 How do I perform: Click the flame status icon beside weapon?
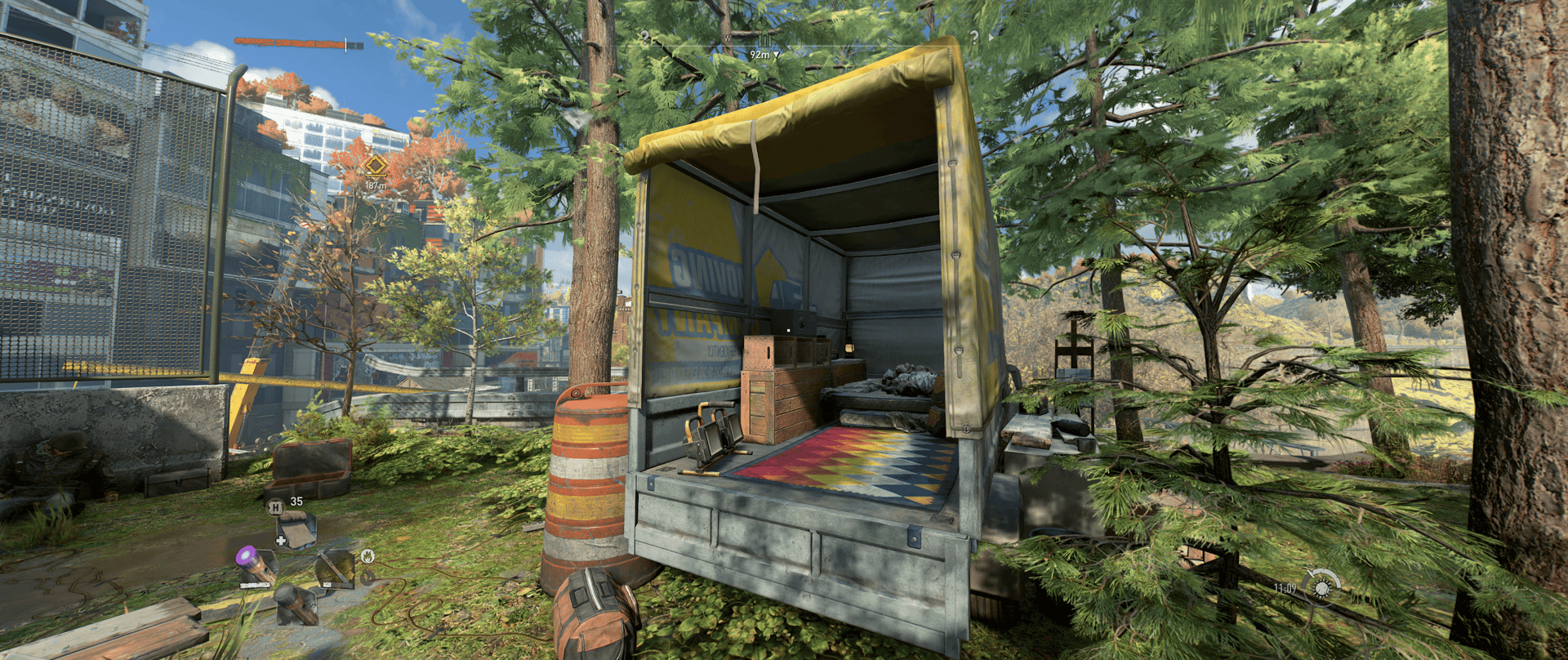click(x=367, y=556)
